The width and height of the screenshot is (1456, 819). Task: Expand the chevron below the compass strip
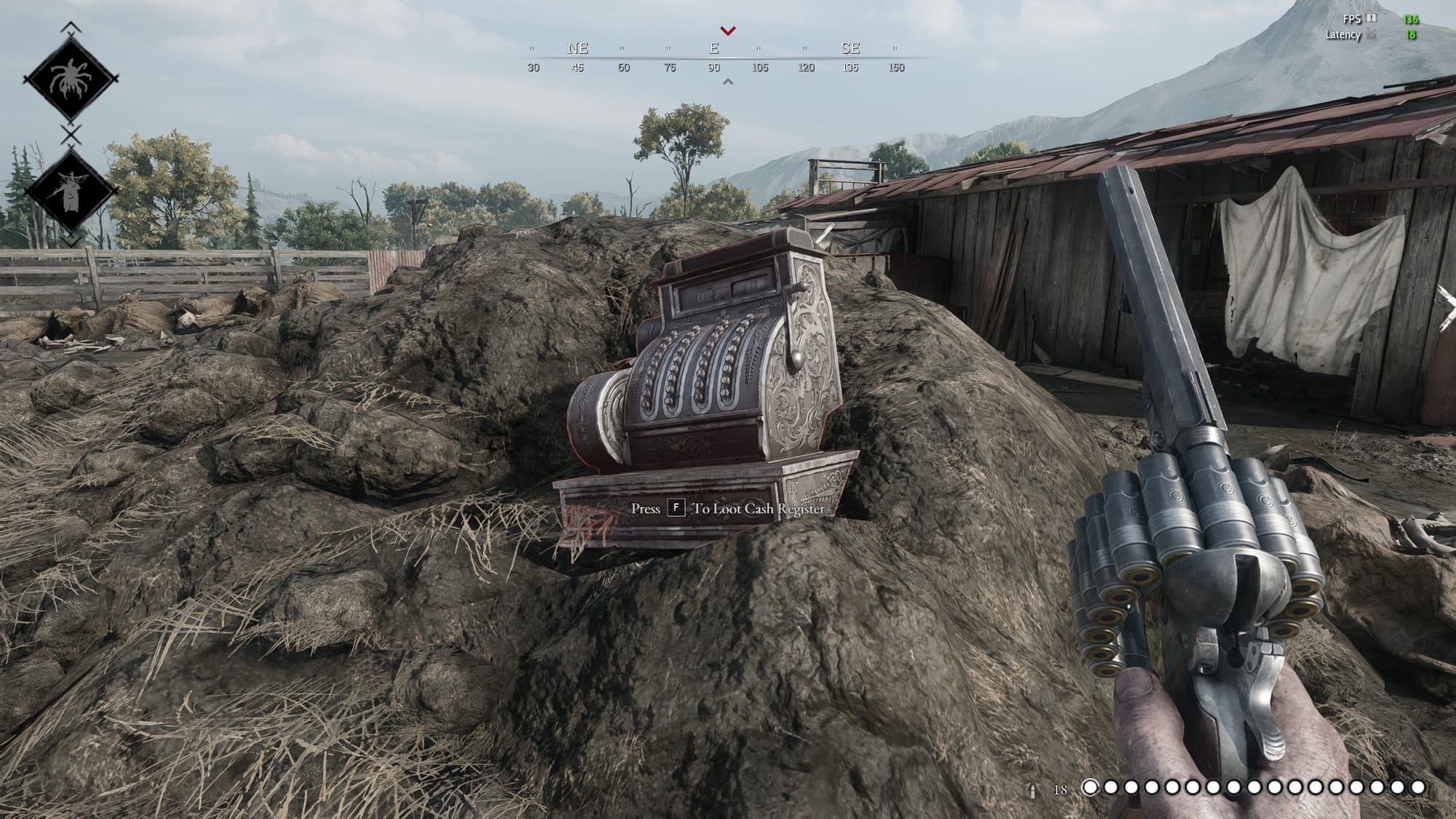tap(727, 82)
